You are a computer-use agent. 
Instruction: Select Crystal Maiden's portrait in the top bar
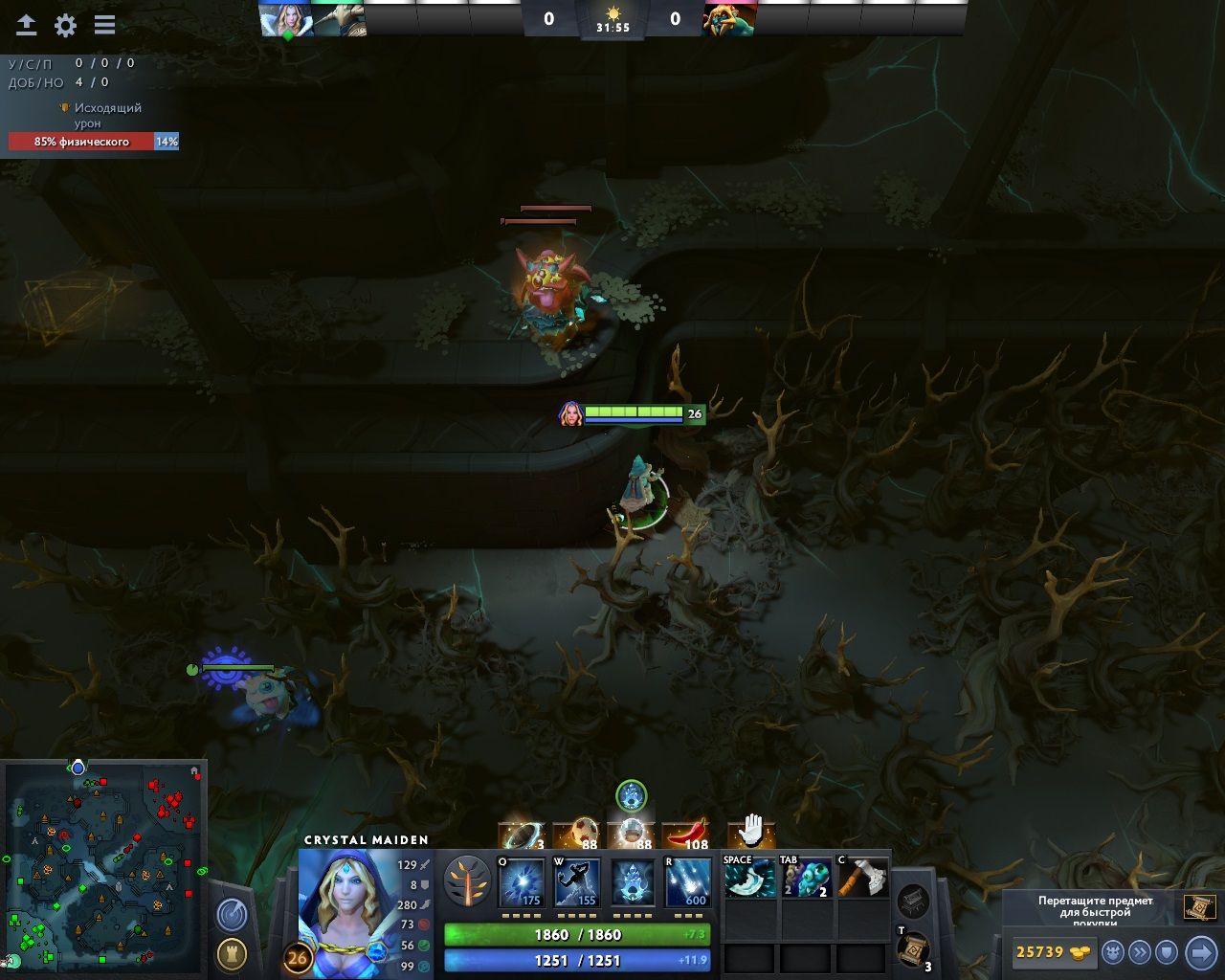click(x=286, y=19)
